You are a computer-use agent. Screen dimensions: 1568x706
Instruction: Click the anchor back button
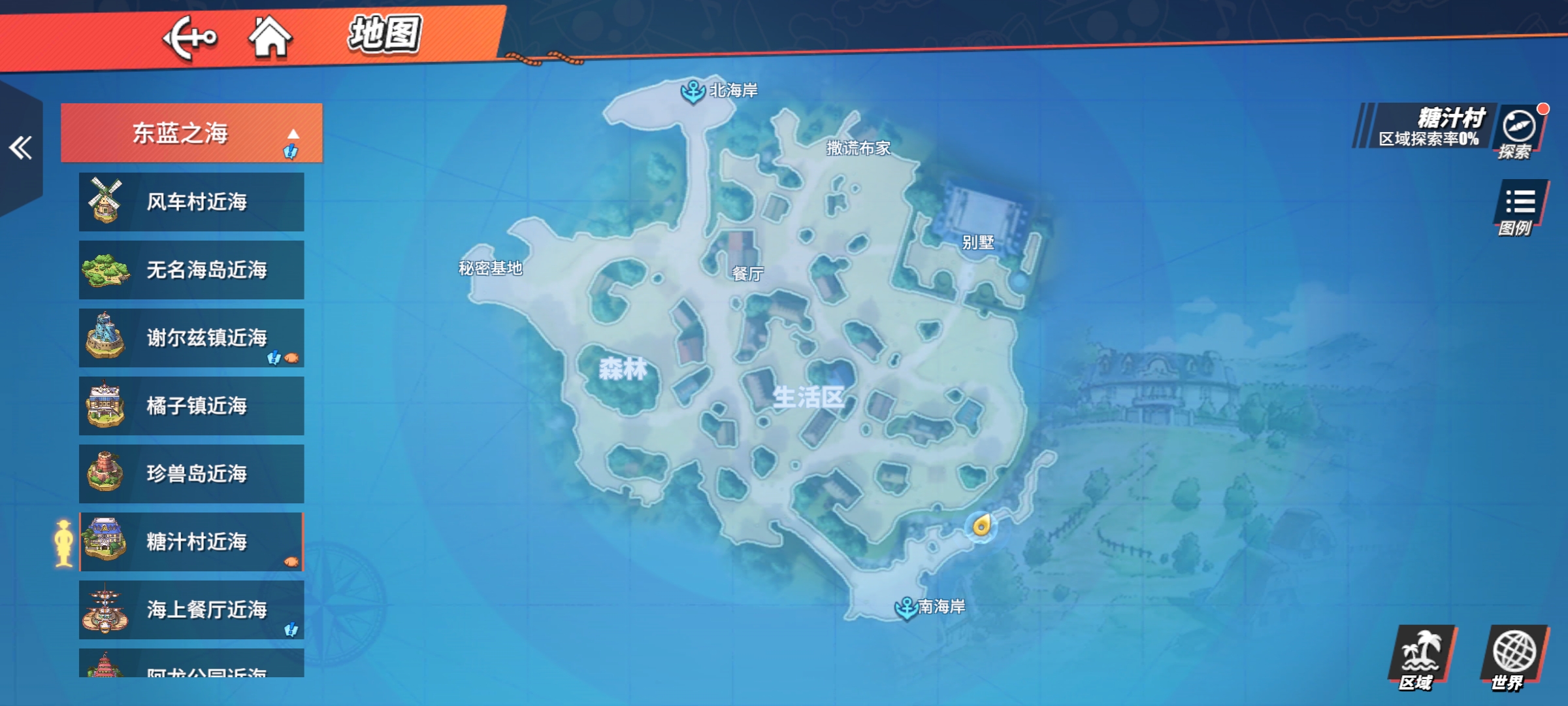click(189, 38)
